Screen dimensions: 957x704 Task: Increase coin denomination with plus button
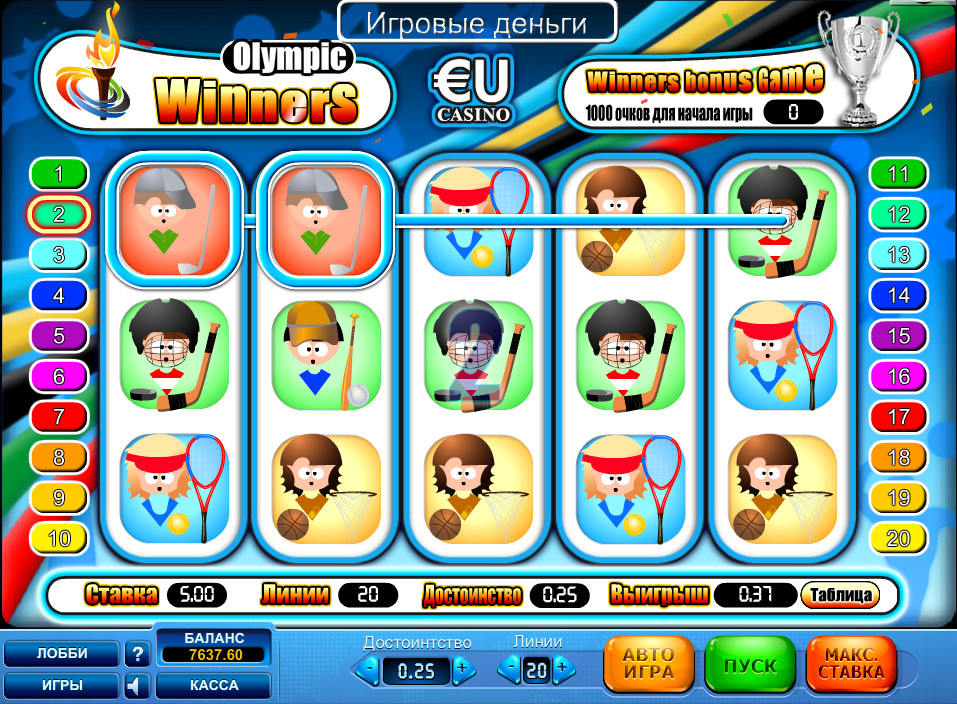click(x=461, y=668)
